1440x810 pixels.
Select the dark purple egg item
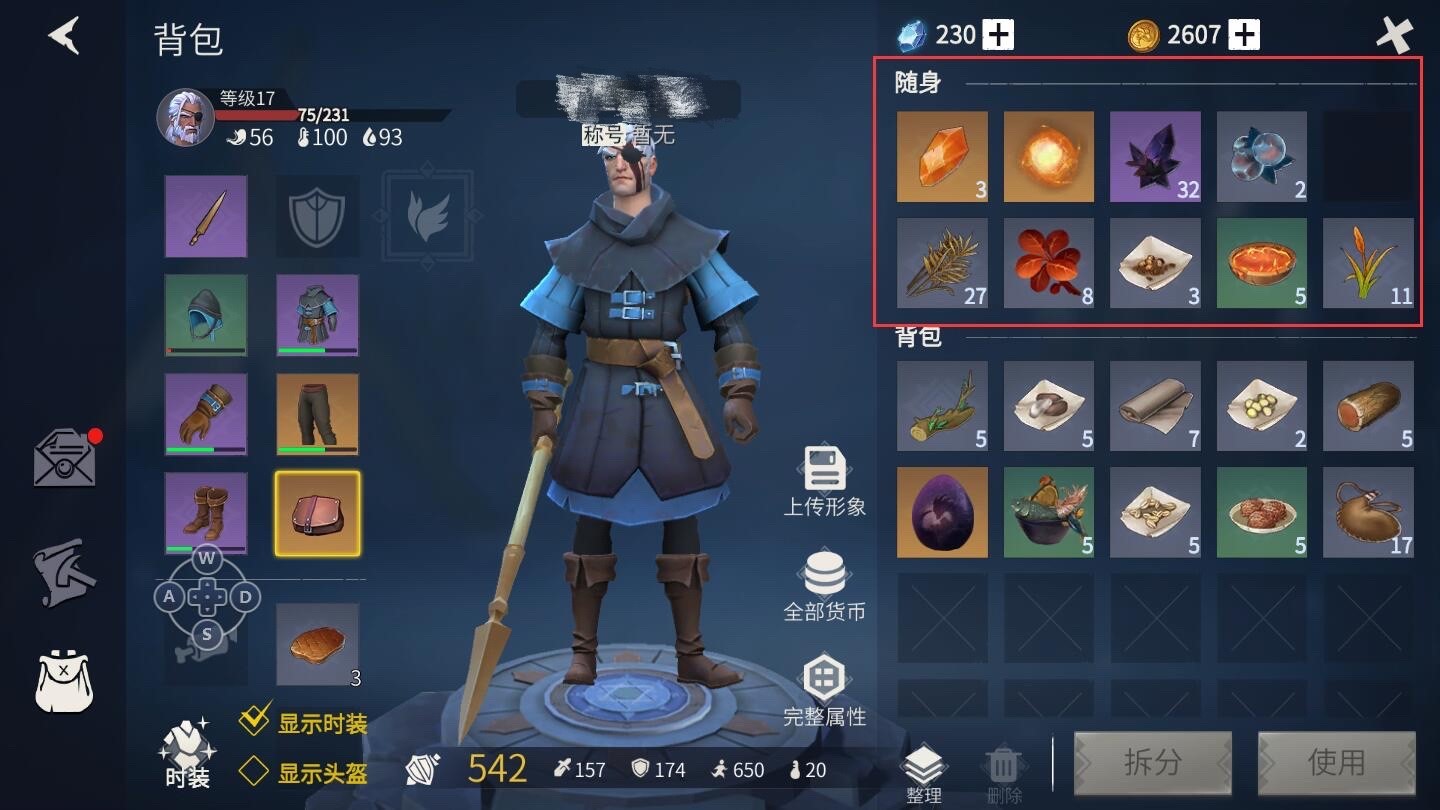pyautogui.click(x=942, y=512)
